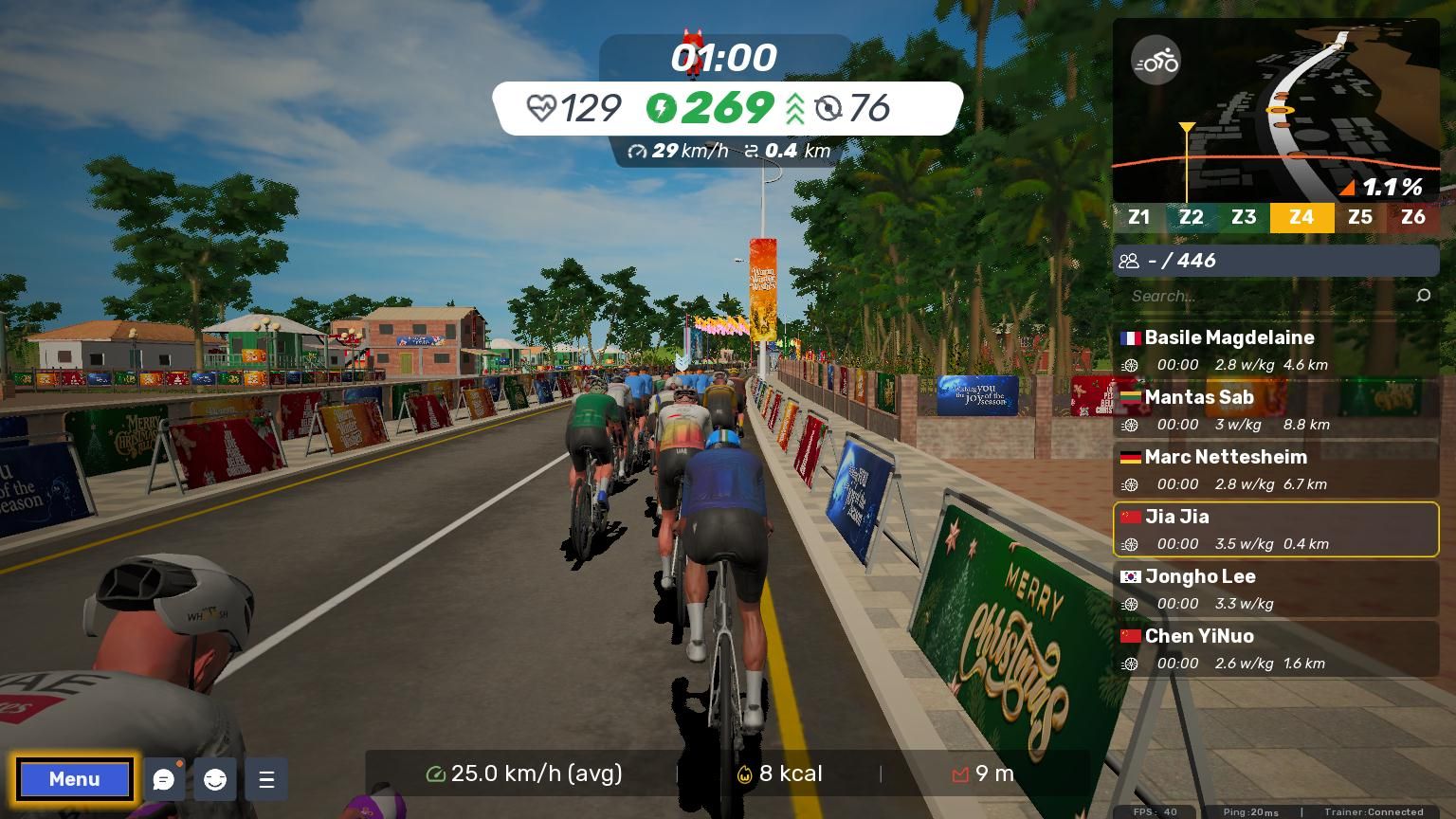
Task: Click the rider count 446 bar
Action: 1276,261
